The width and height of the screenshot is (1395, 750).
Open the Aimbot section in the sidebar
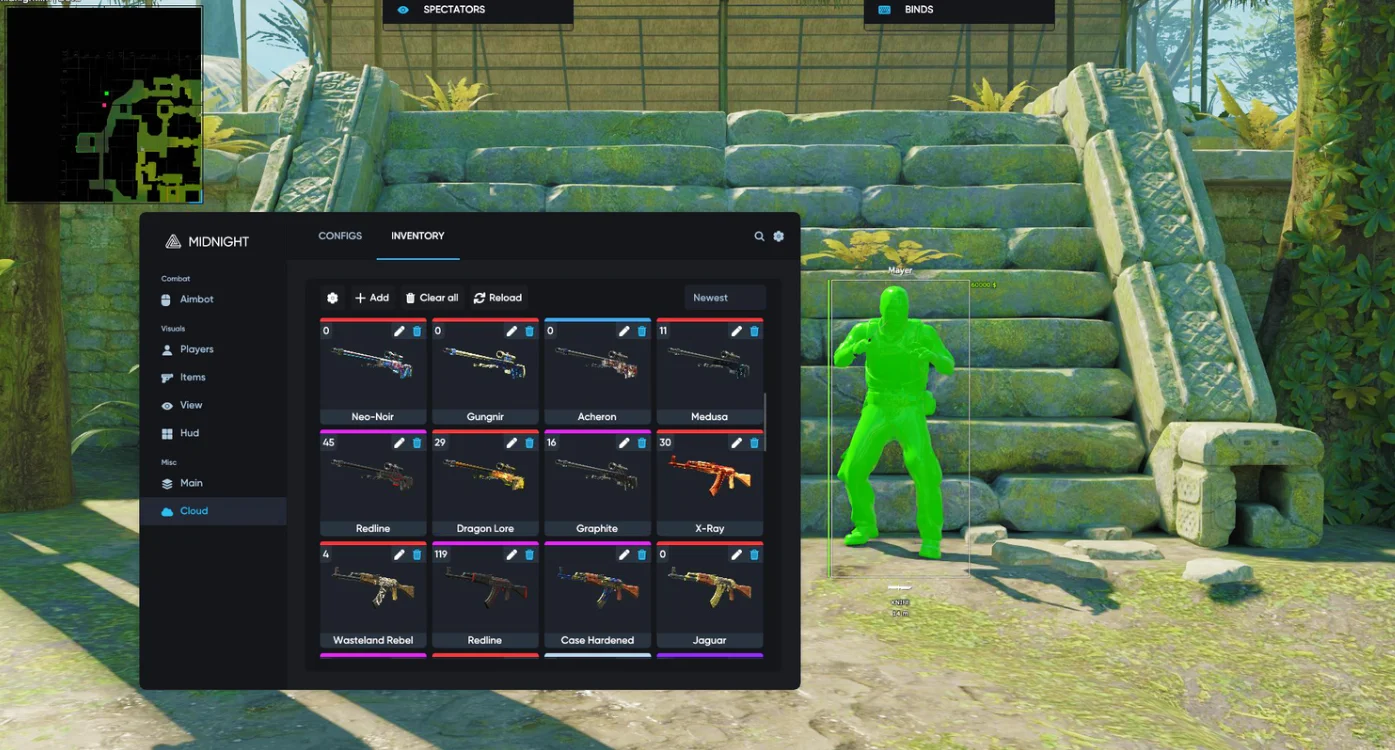tap(196, 300)
